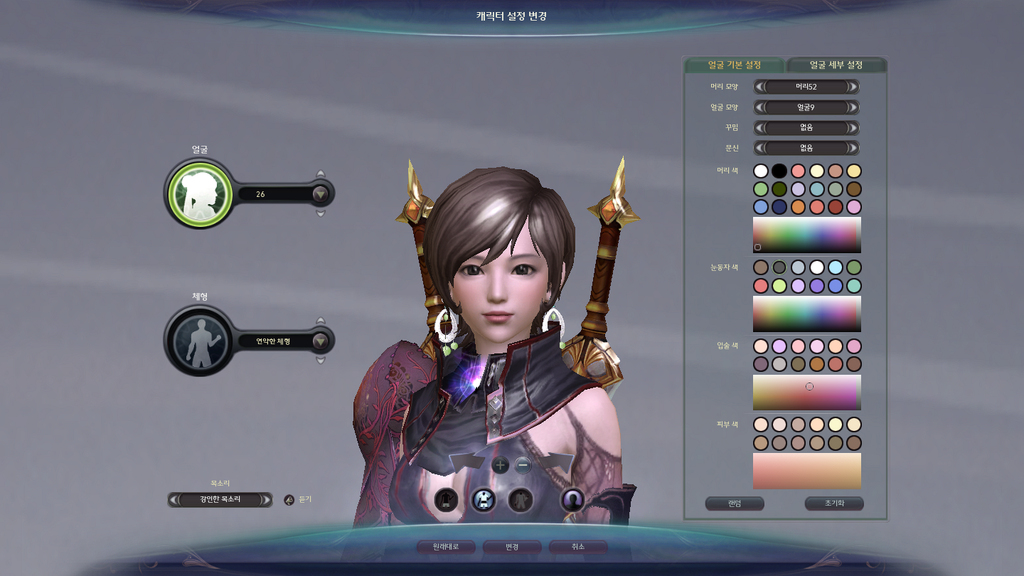Open the body type 연약한 체형 dropdown
1024x576 pixels.
click(320, 341)
